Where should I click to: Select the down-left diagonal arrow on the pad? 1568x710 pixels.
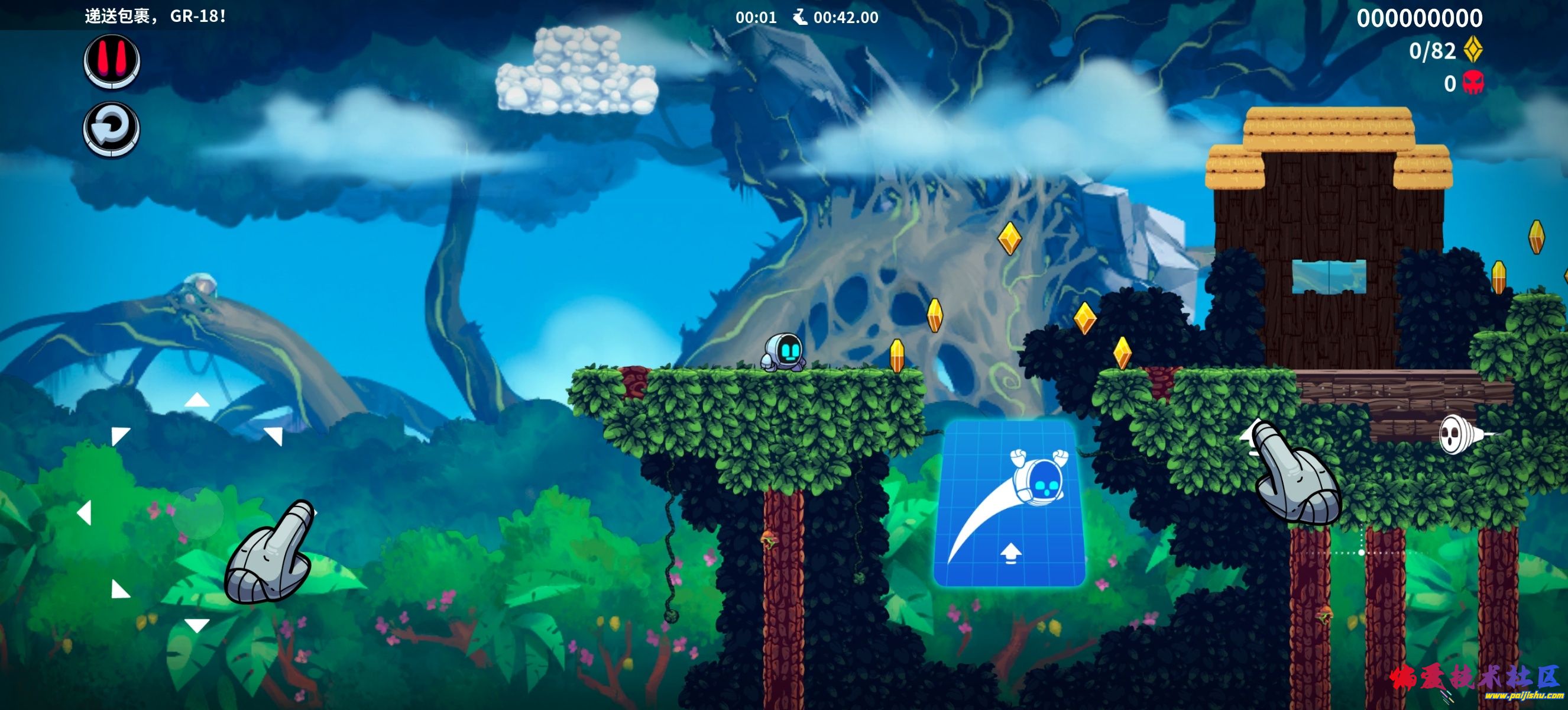tap(120, 589)
